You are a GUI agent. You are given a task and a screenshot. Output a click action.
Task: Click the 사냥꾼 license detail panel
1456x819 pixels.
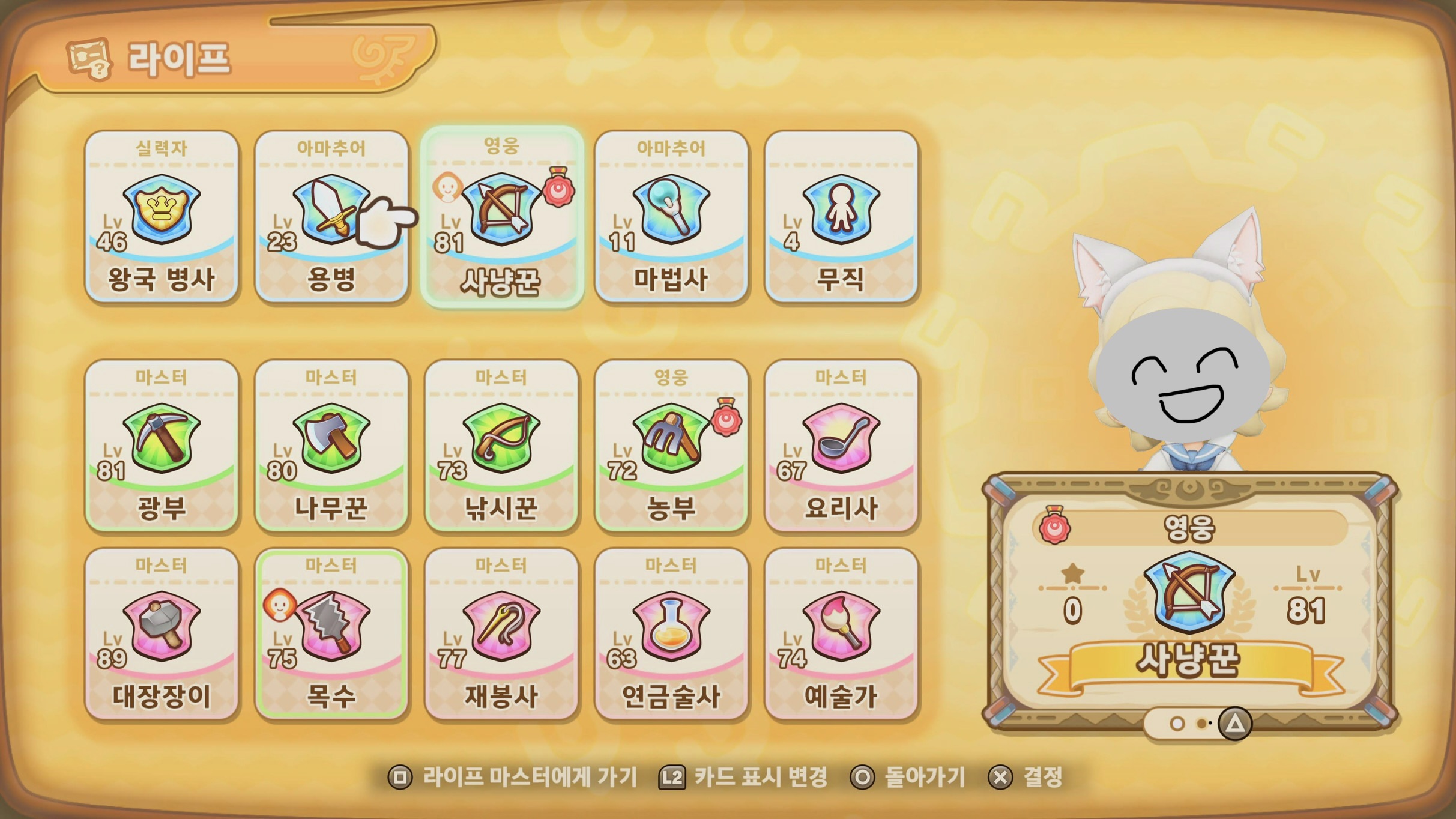pyautogui.click(x=1190, y=600)
